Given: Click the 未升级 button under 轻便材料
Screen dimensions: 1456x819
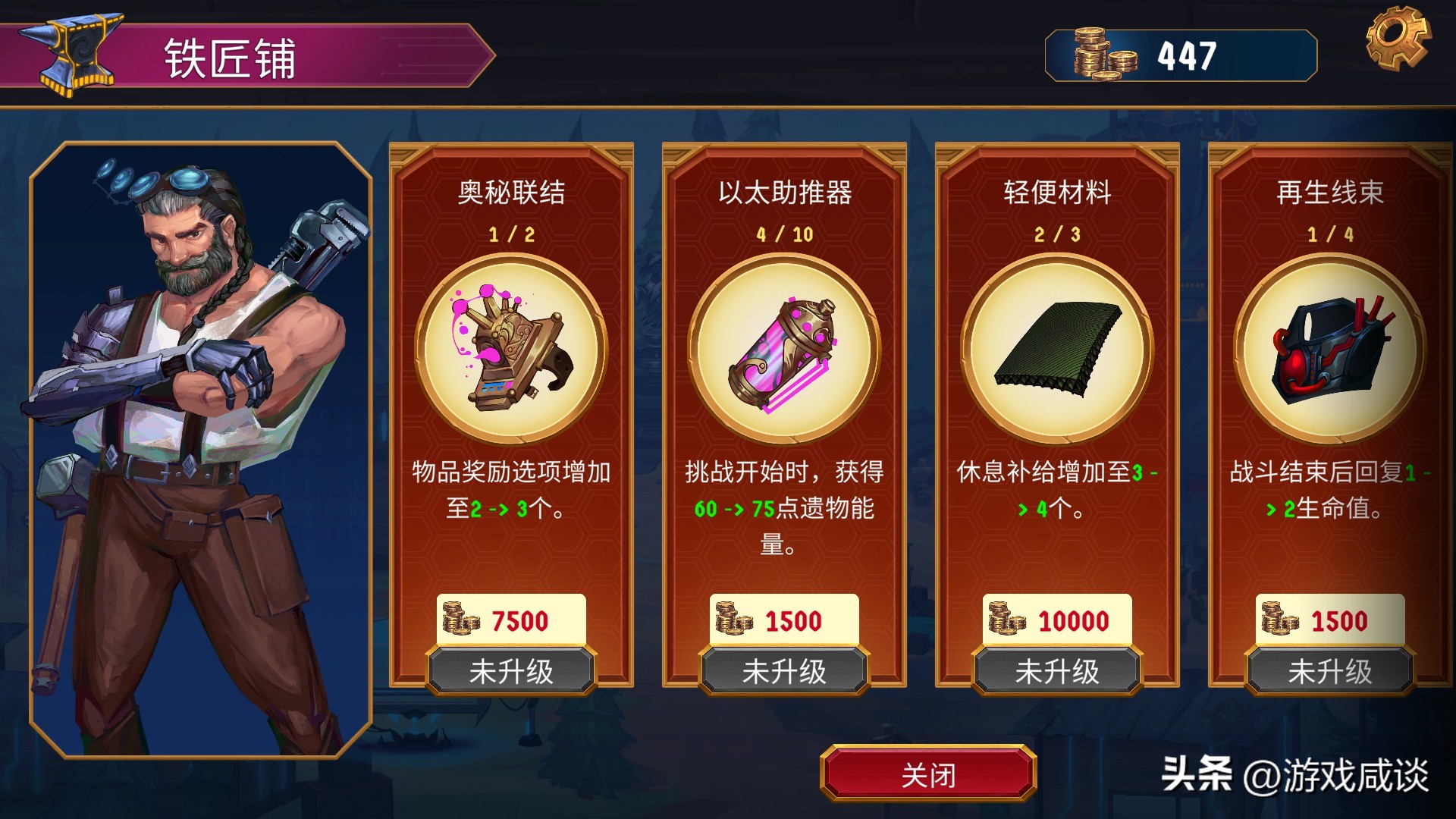Looking at the screenshot, I should click(1056, 670).
